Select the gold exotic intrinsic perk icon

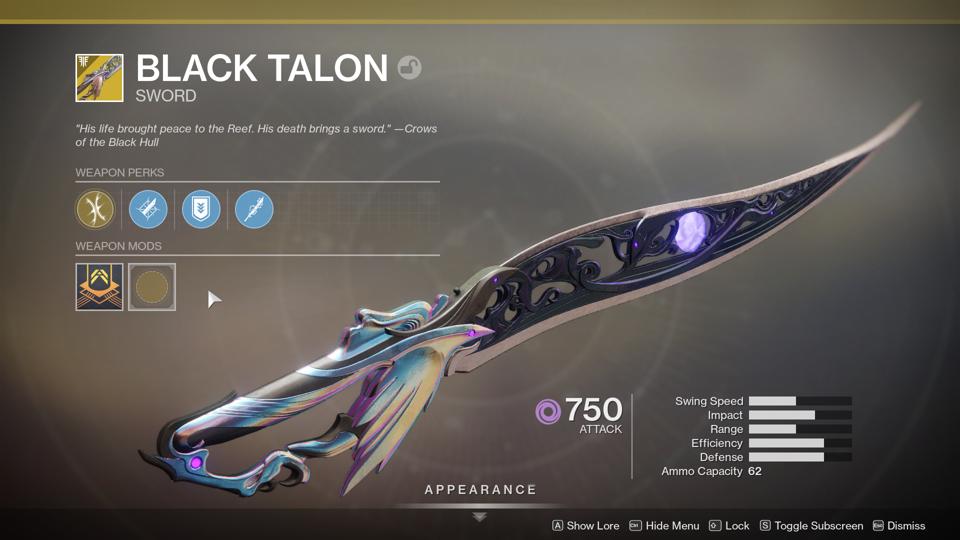point(96,210)
